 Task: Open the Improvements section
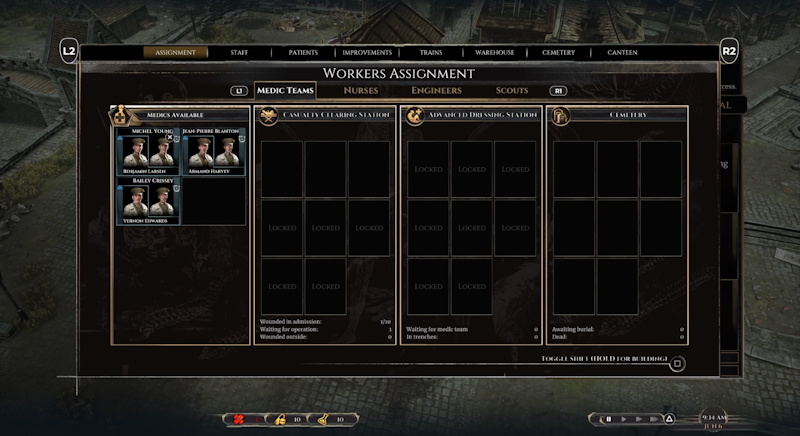point(367,52)
